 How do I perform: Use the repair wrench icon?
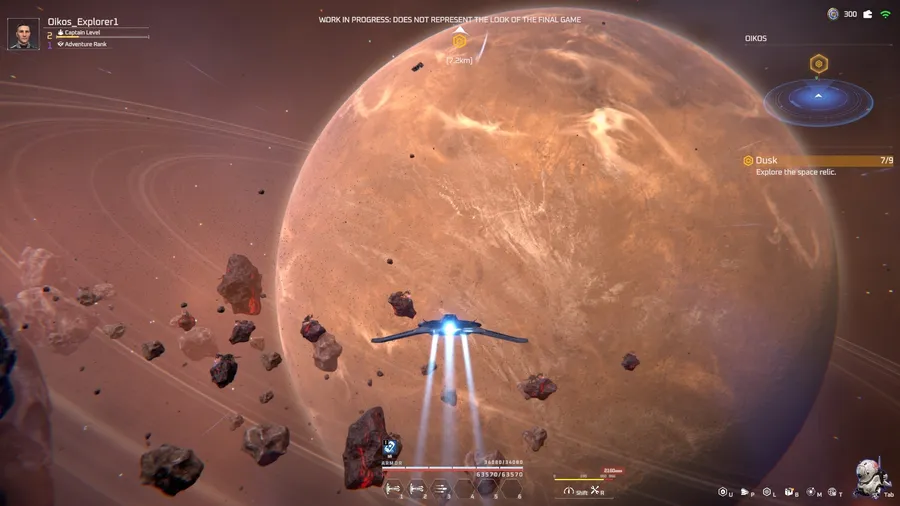[x=596, y=491]
